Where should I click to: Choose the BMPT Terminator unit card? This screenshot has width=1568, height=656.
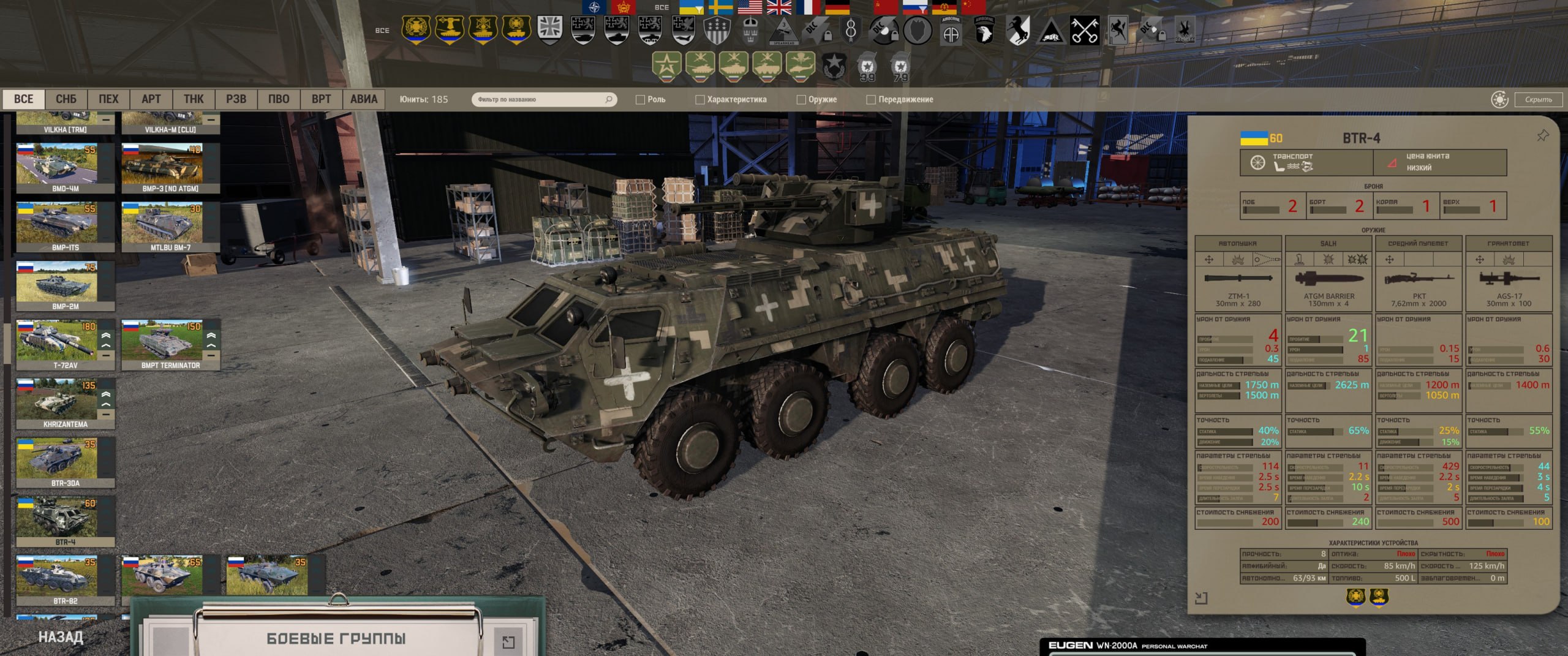click(x=170, y=344)
